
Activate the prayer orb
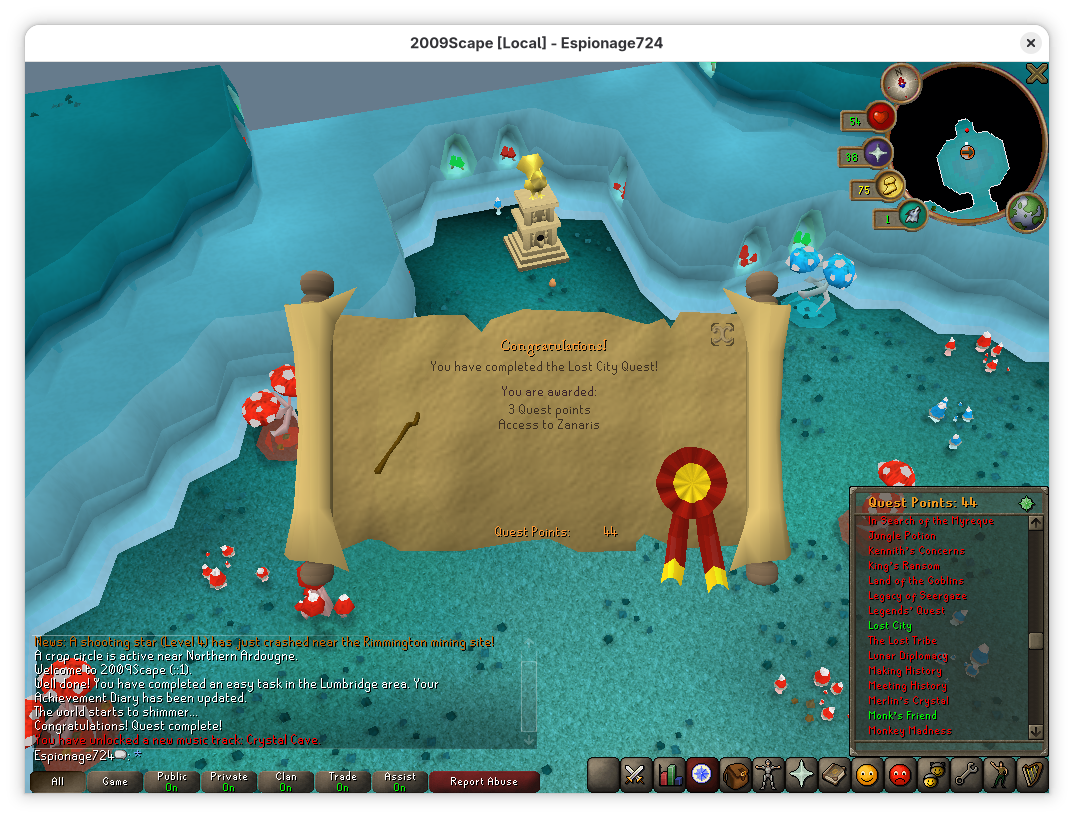pos(877,153)
